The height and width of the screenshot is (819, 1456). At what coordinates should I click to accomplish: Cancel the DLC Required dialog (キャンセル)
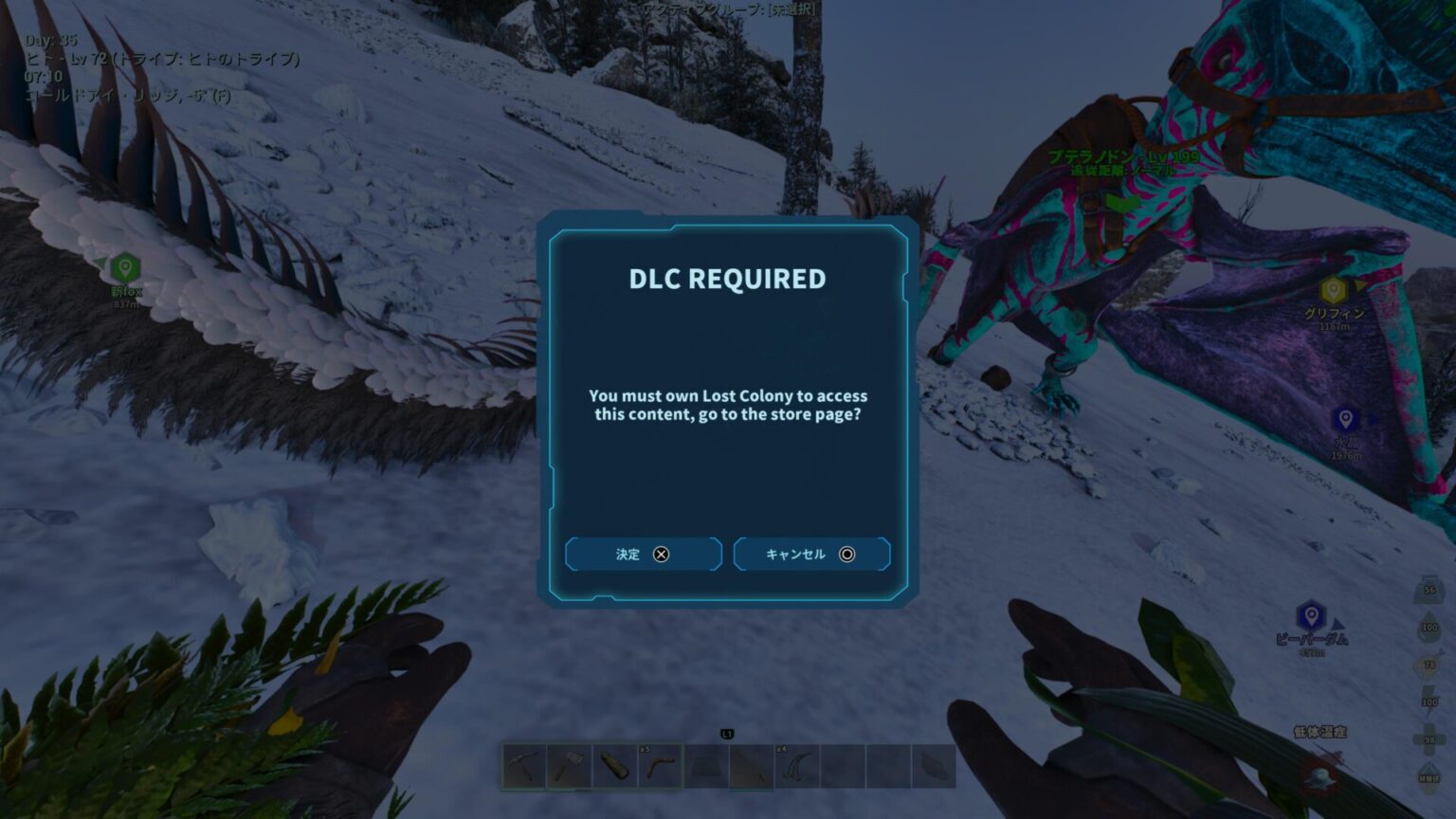pyautogui.click(x=811, y=555)
